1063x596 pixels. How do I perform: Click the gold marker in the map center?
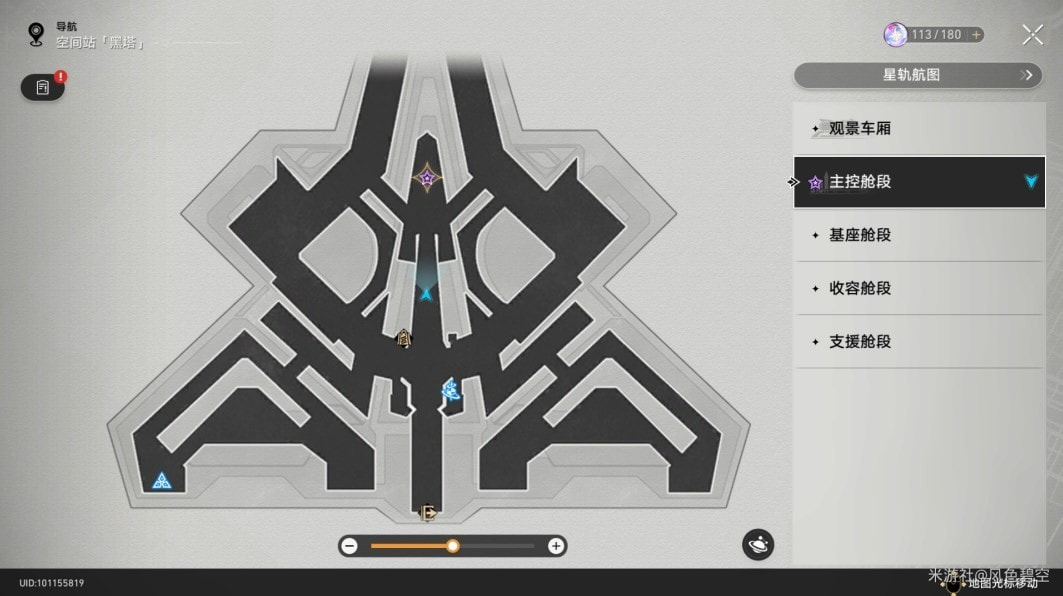403,338
